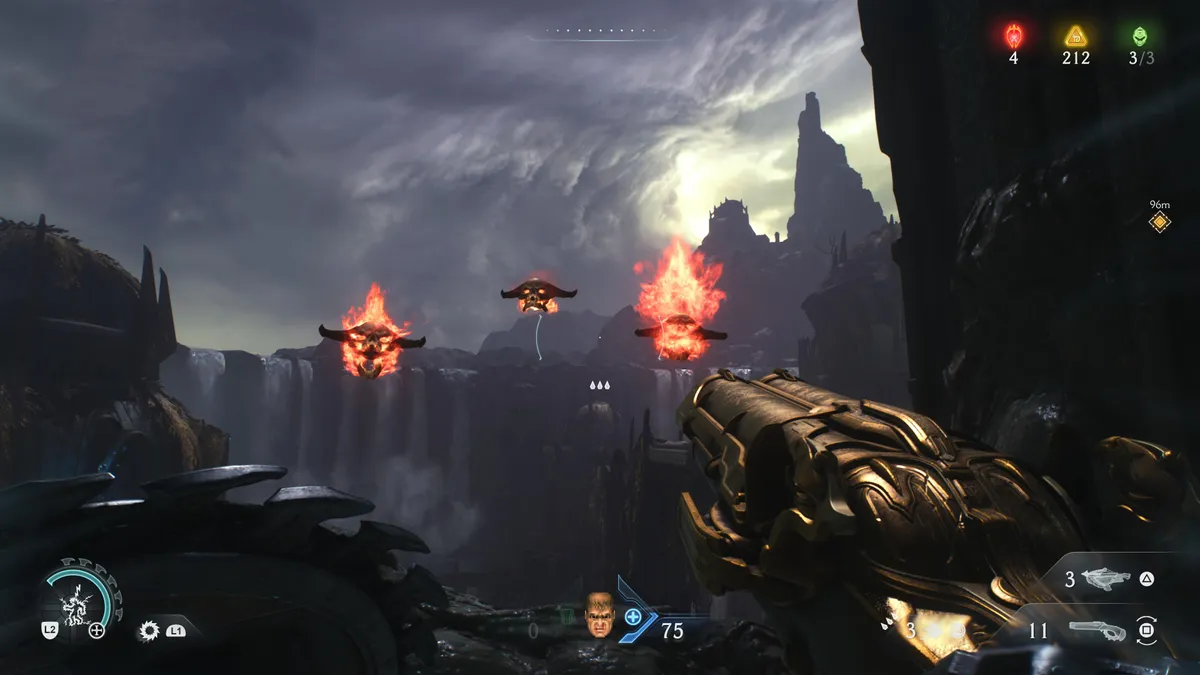The image size is (1200, 675).
Task: Click the compass strip at top center
Action: pyautogui.click(x=600, y=32)
